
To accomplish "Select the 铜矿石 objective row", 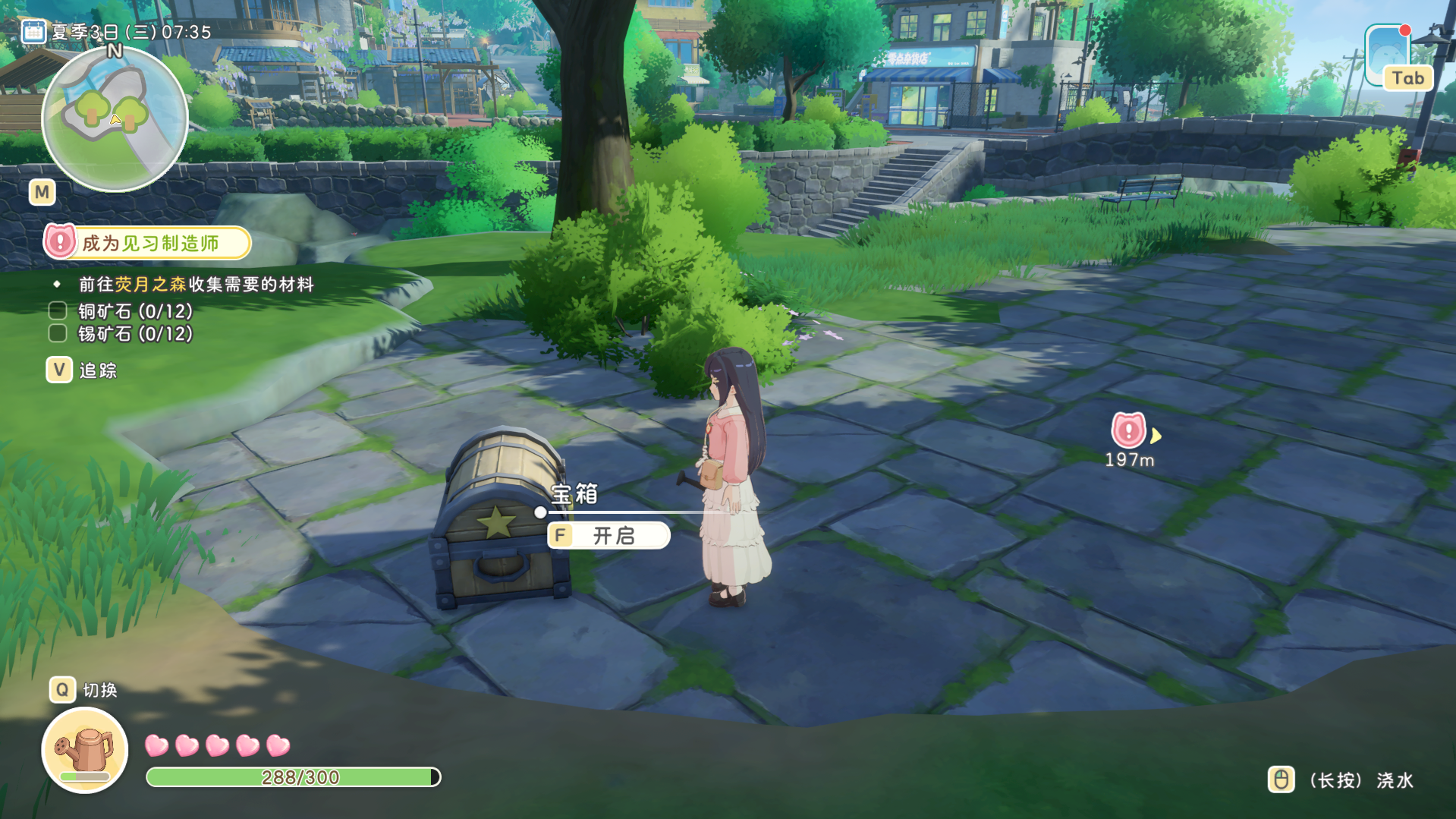I will click(x=121, y=311).
